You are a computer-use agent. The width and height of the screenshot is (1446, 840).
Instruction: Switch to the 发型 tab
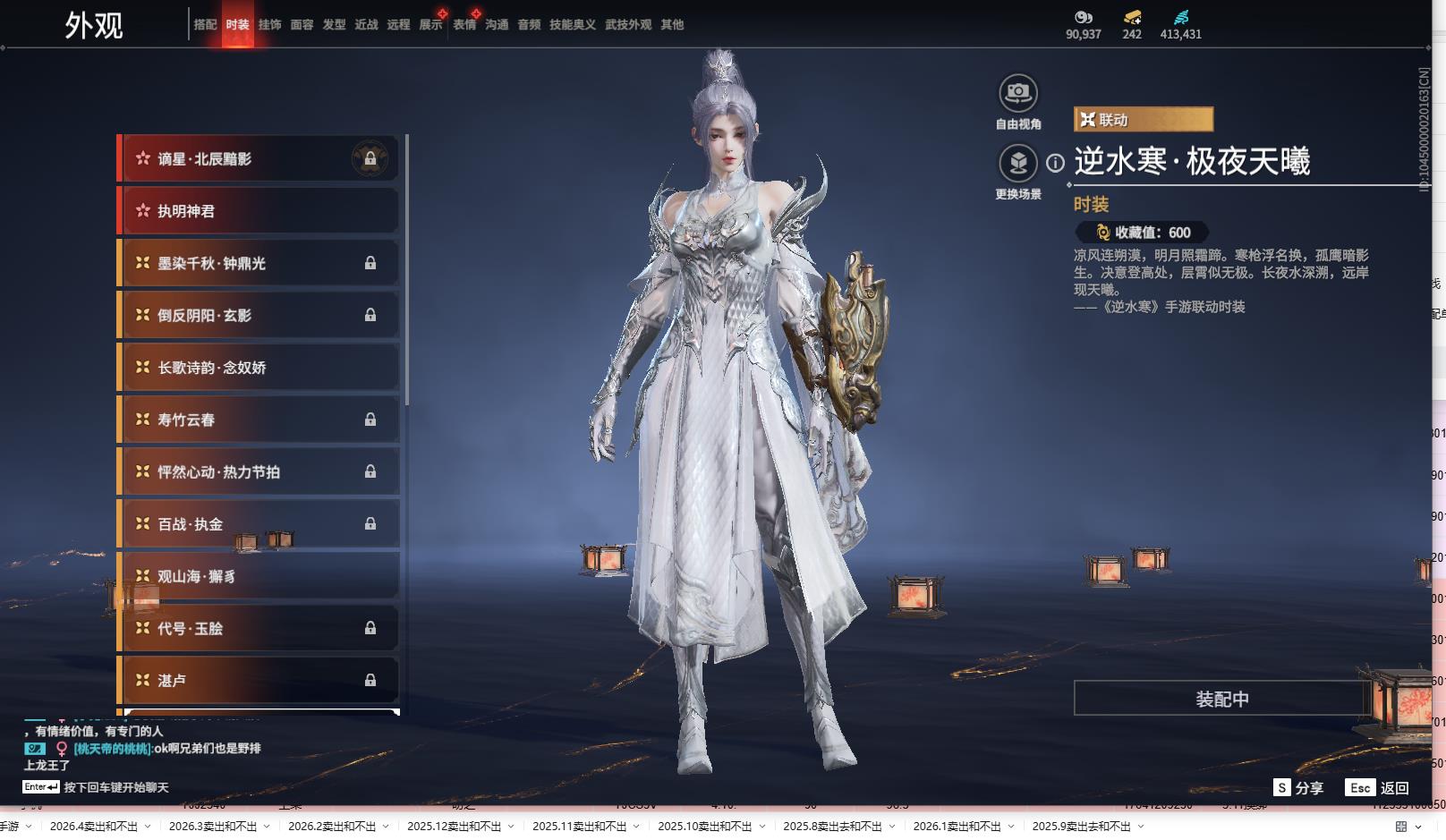click(x=334, y=25)
